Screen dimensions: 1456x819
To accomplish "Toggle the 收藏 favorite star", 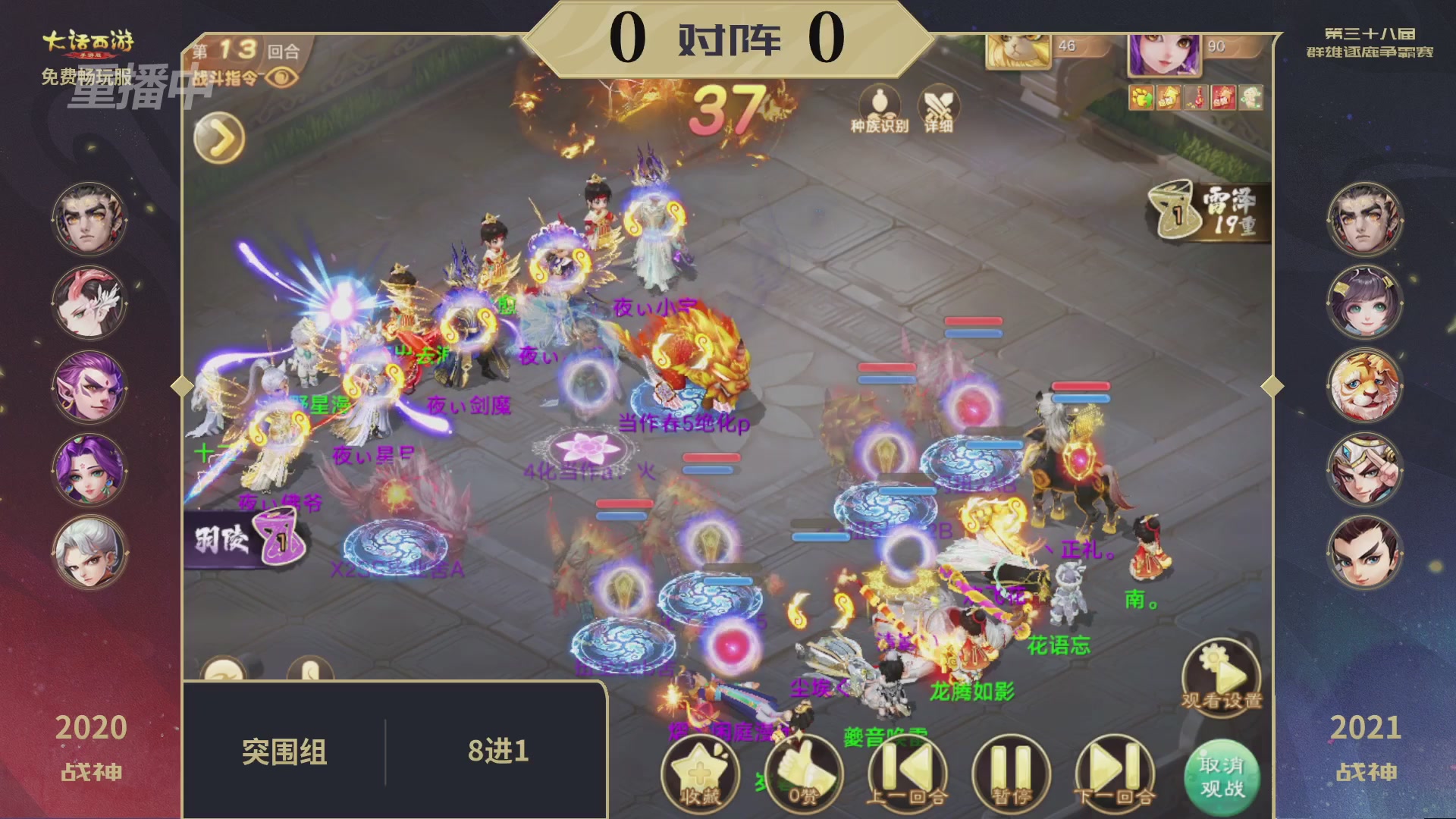I will click(x=698, y=775).
